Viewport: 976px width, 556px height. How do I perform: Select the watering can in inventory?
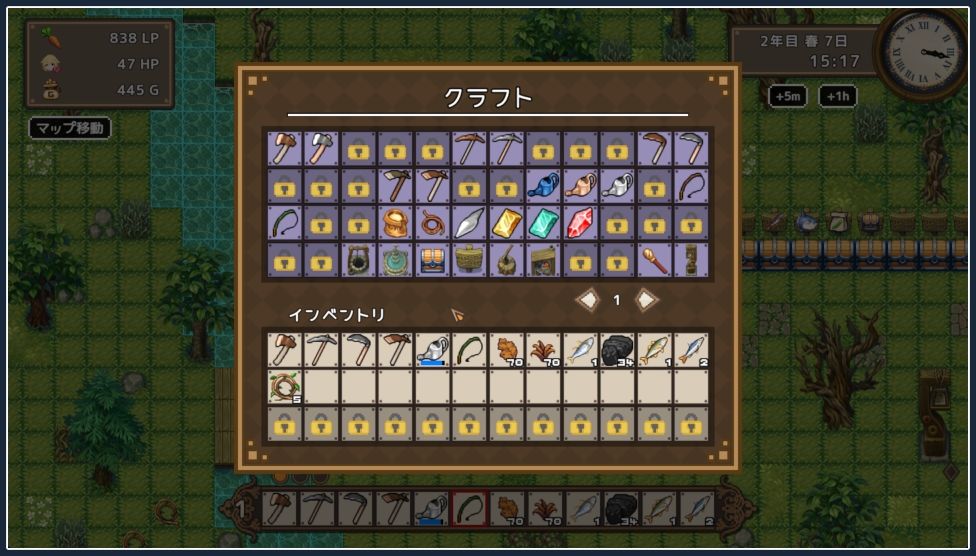(432, 350)
